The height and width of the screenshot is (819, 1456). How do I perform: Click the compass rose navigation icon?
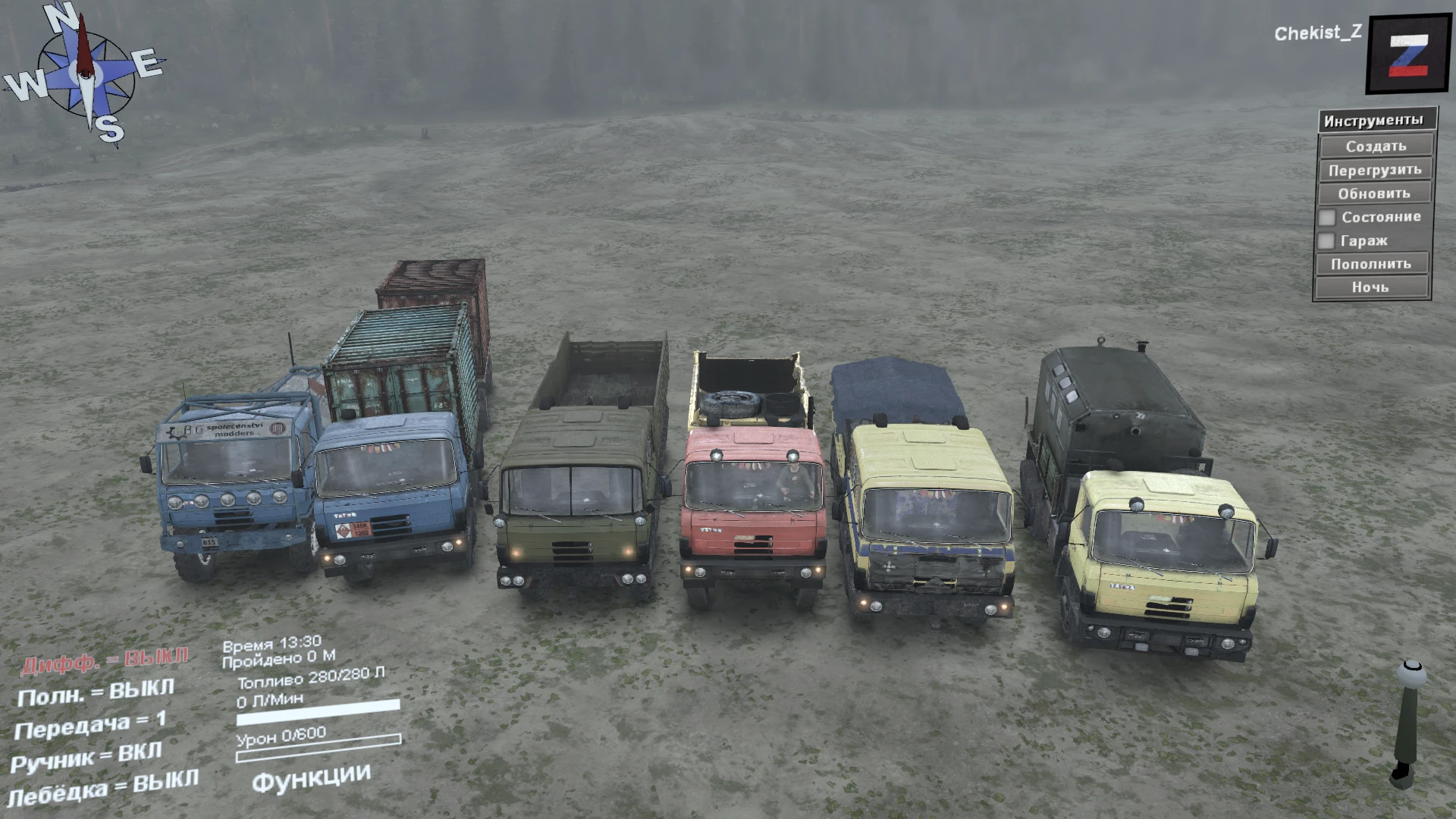[86, 72]
